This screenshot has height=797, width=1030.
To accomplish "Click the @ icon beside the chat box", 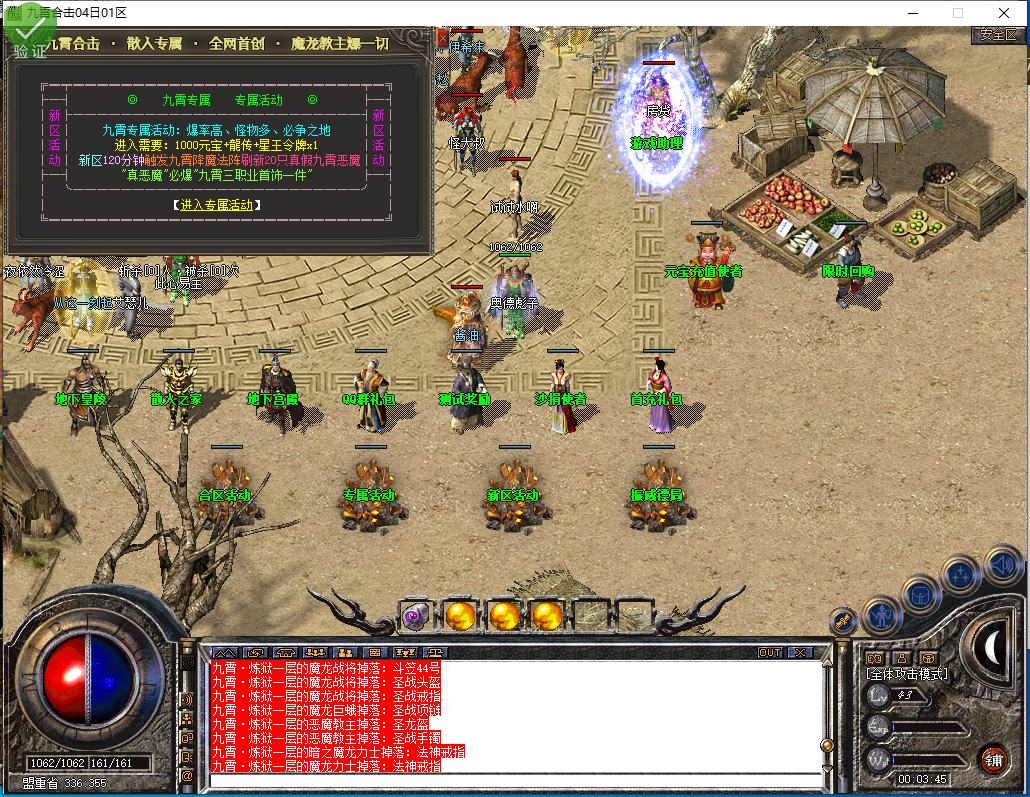I will (x=187, y=775).
